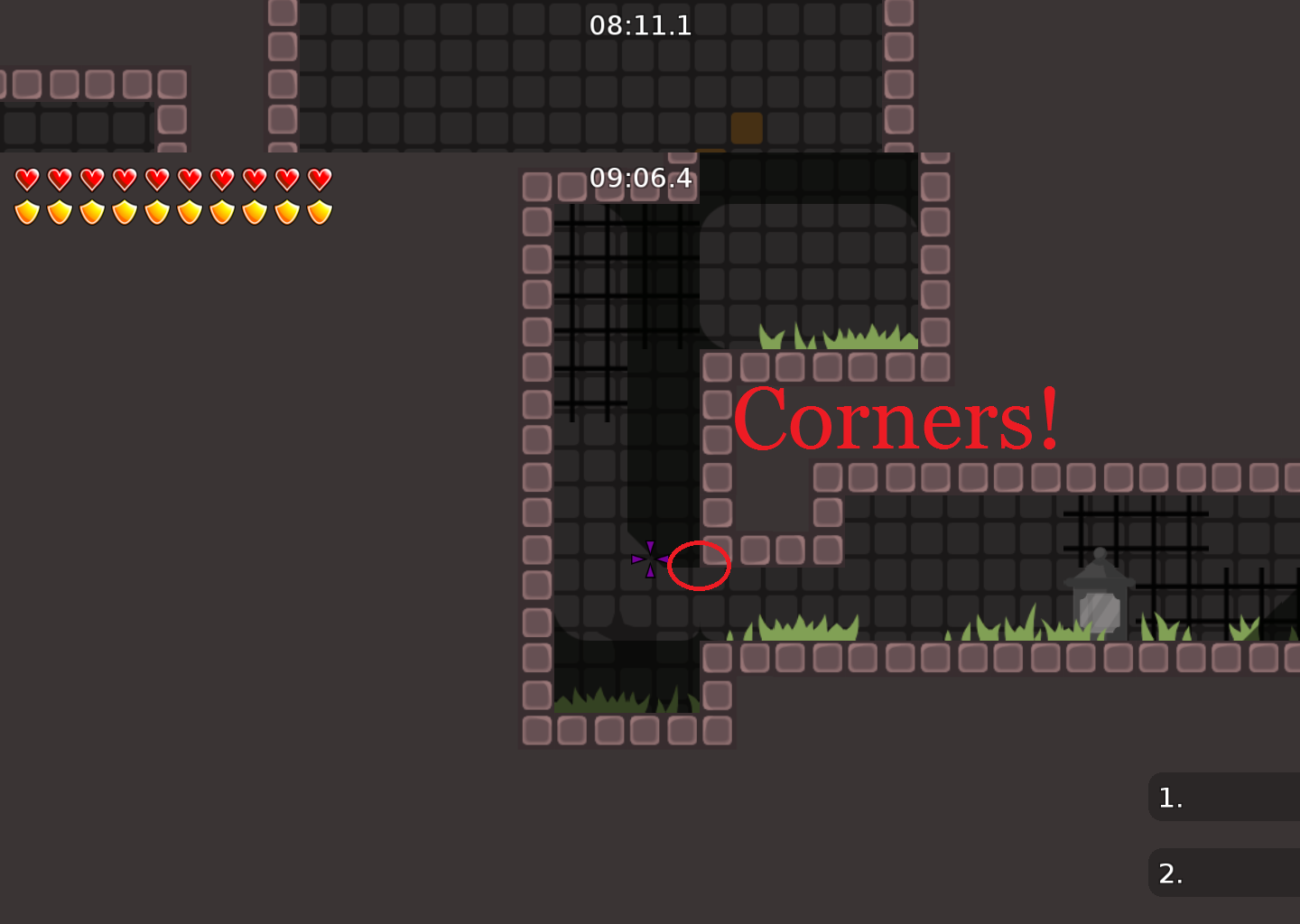Select the timer reading 09:06.4
The height and width of the screenshot is (924, 1300).
(x=641, y=179)
